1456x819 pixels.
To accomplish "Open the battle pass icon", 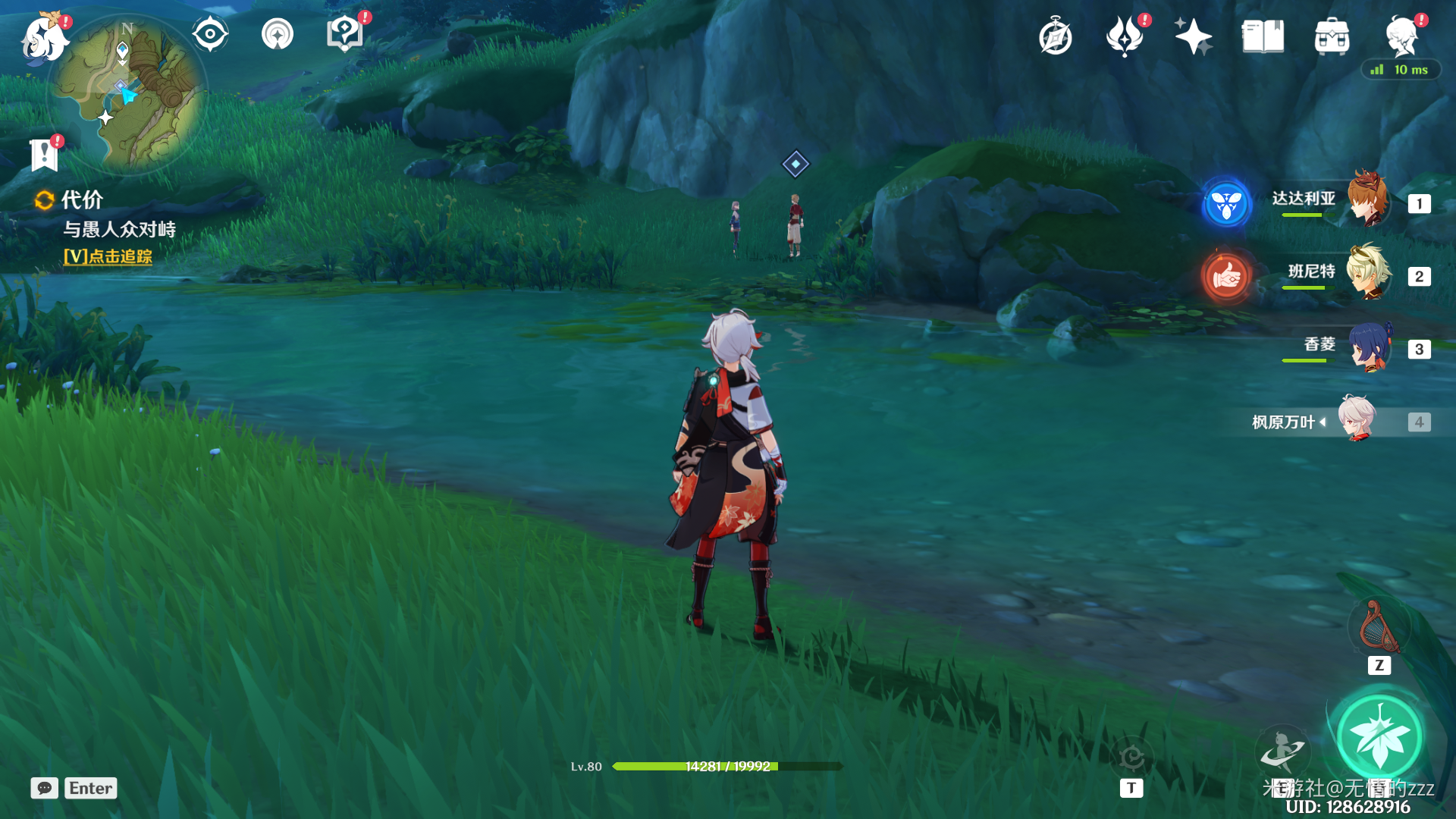I will (x=1125, y=36).
